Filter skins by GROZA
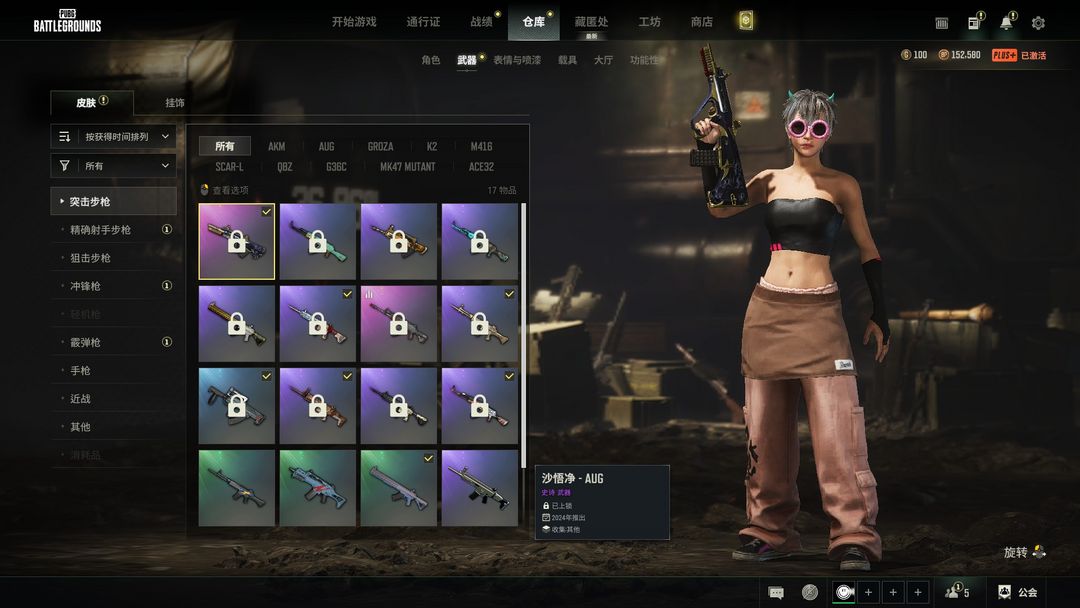 (380, 146)
